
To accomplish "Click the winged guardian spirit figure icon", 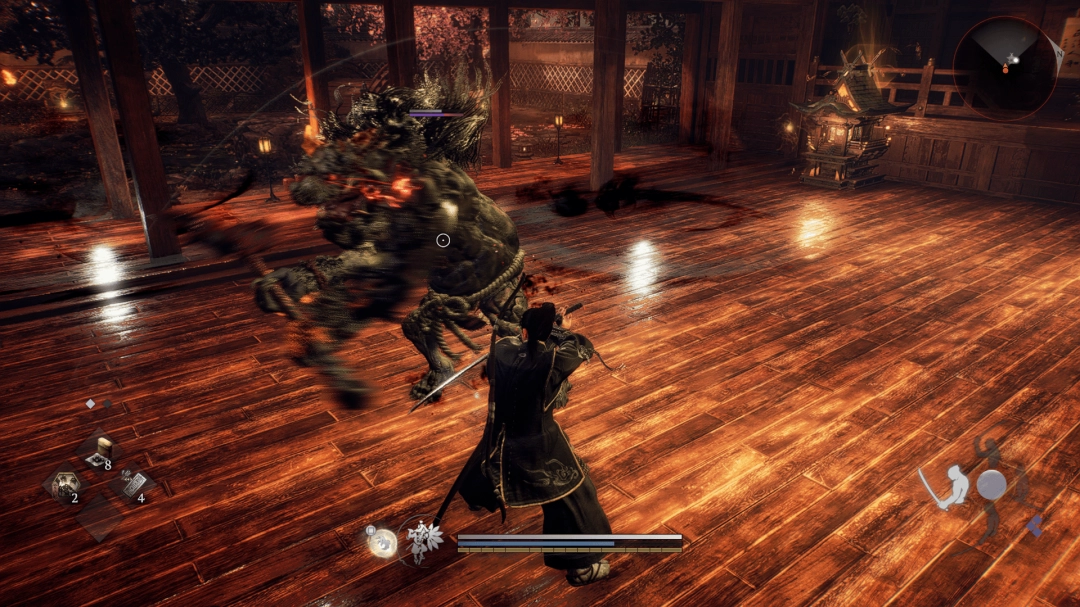I will coord(423,541).
